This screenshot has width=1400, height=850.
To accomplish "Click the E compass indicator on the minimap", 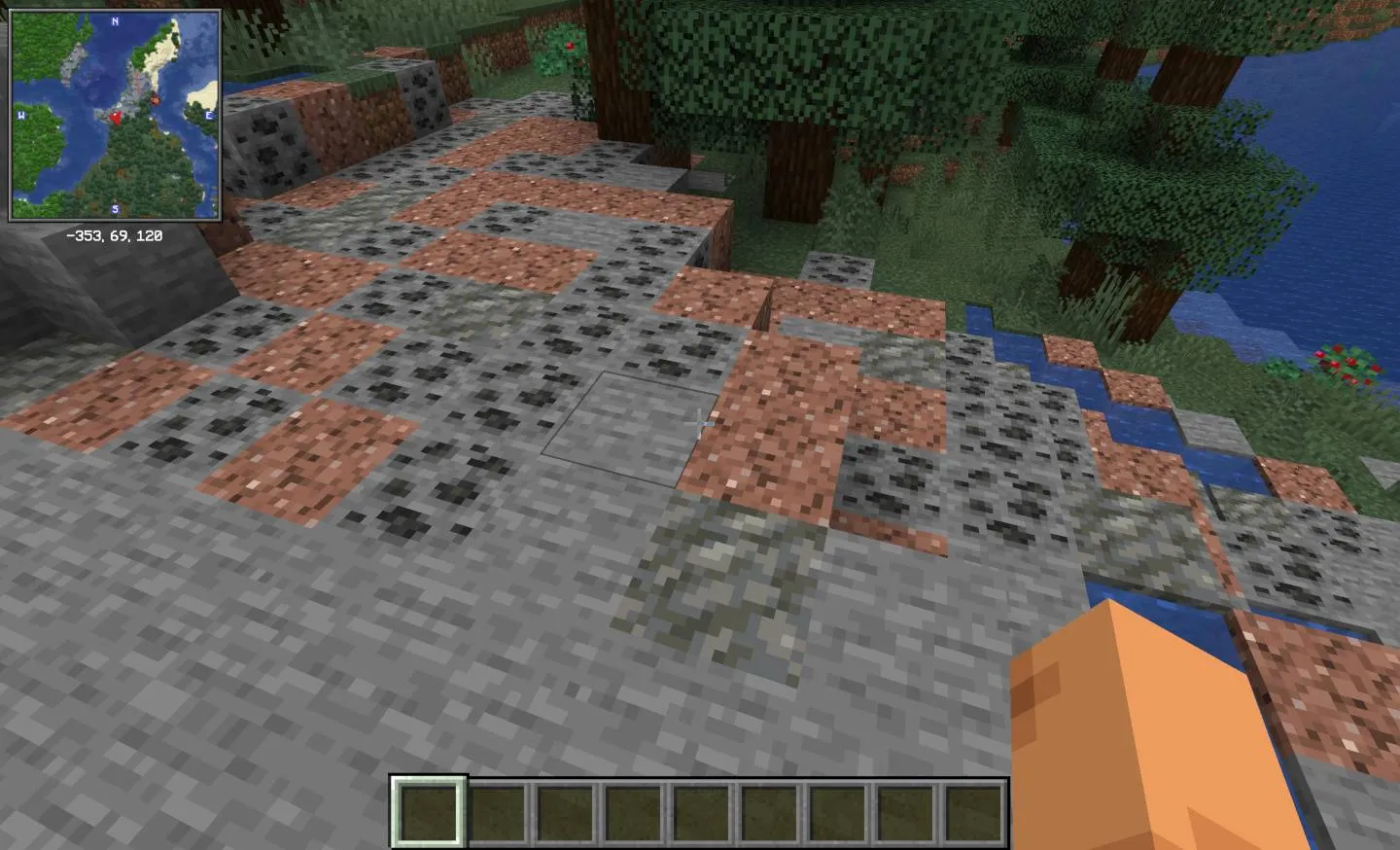I will [209, 114].
